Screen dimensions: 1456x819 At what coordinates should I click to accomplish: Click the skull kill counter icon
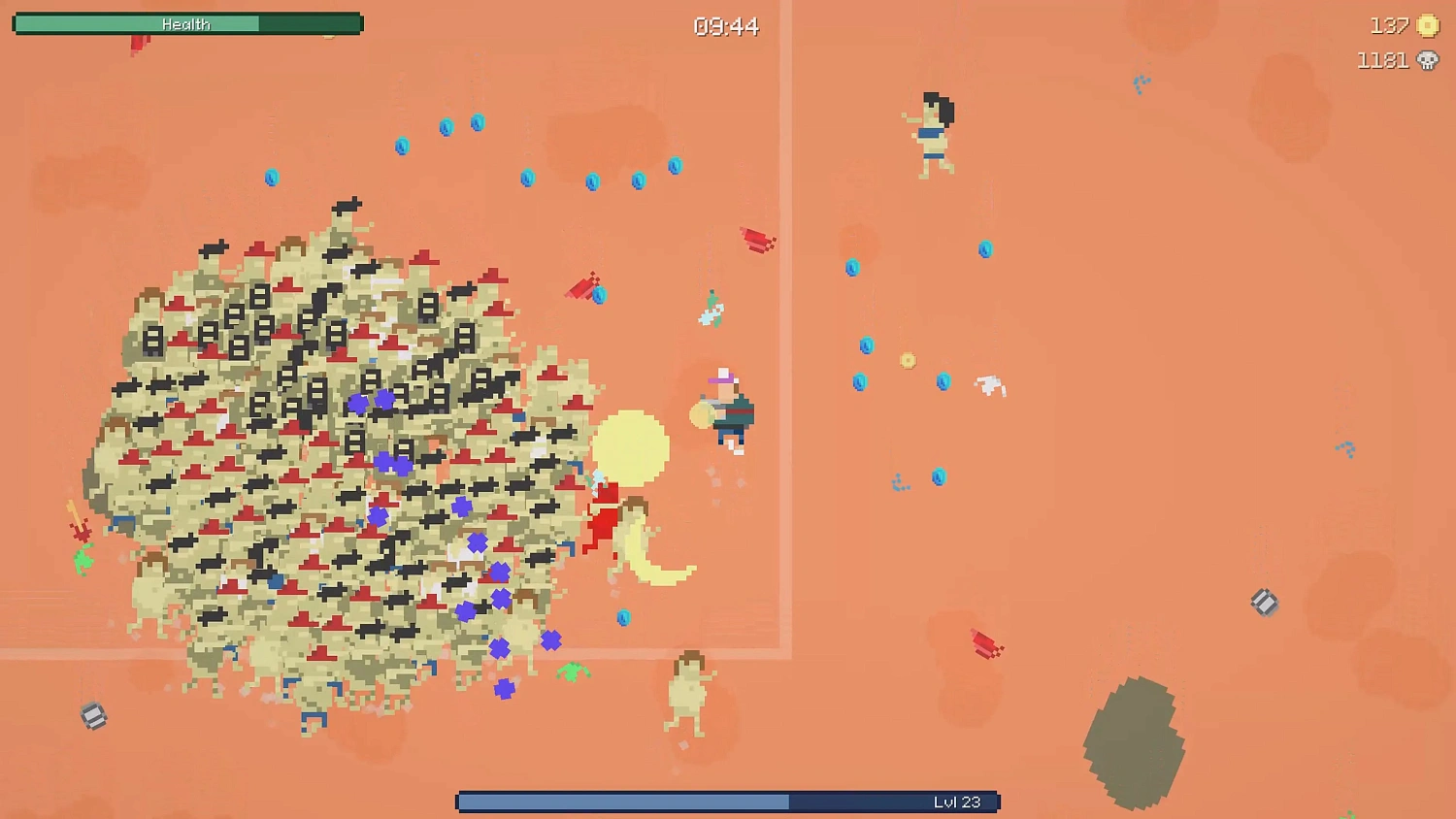pos(1427,60)
